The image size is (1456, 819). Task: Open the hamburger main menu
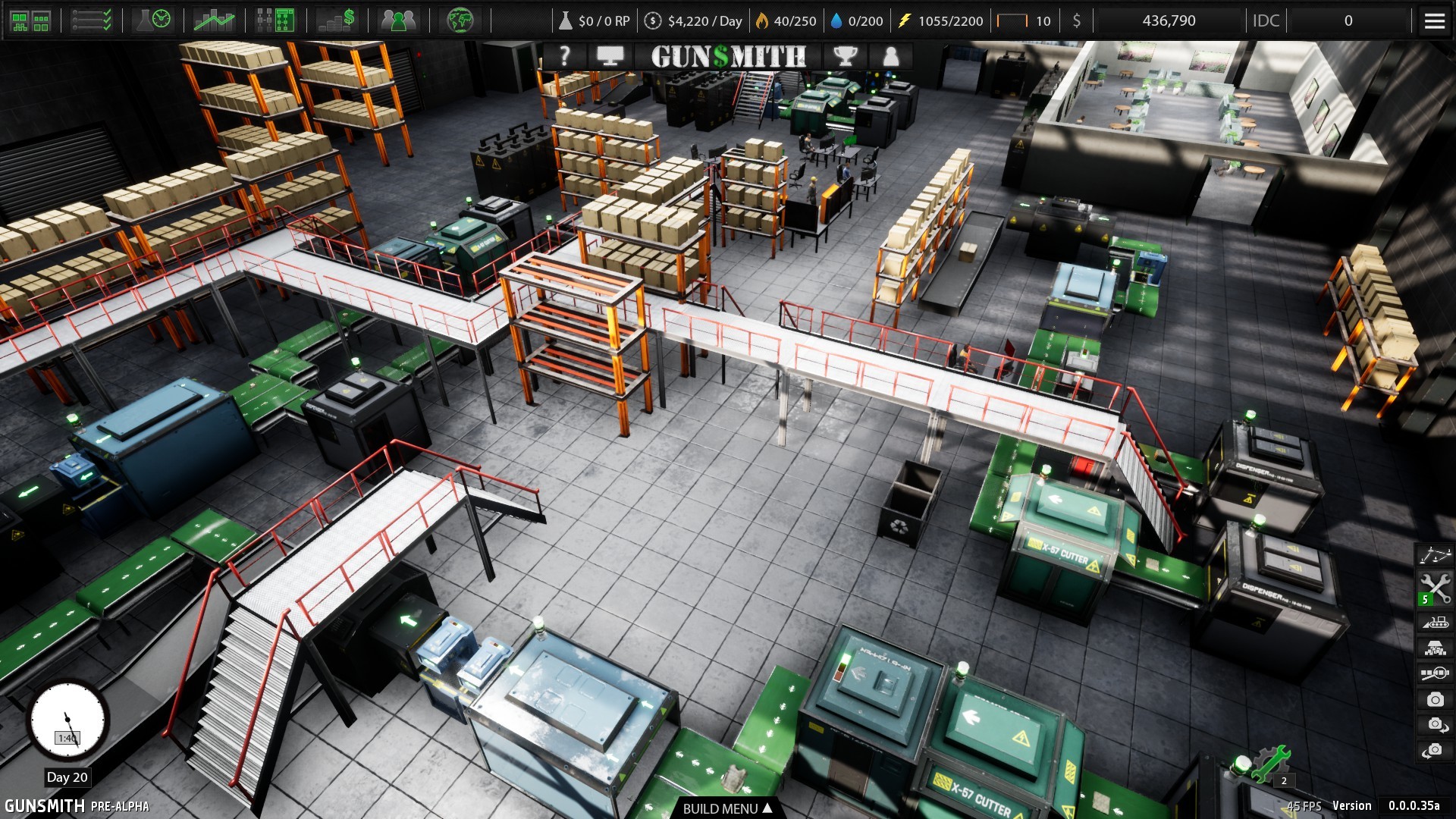point(1434,21)
